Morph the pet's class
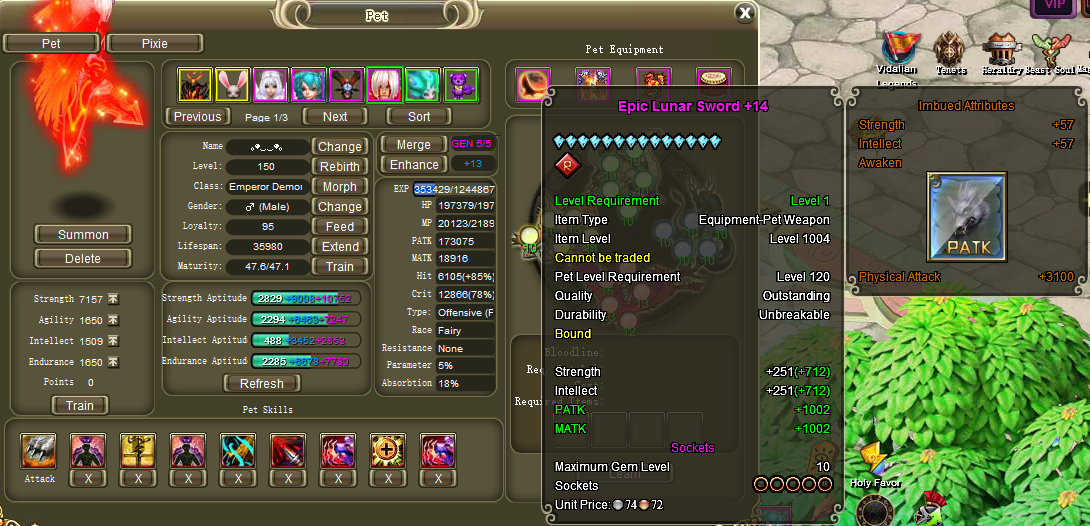 340,187
